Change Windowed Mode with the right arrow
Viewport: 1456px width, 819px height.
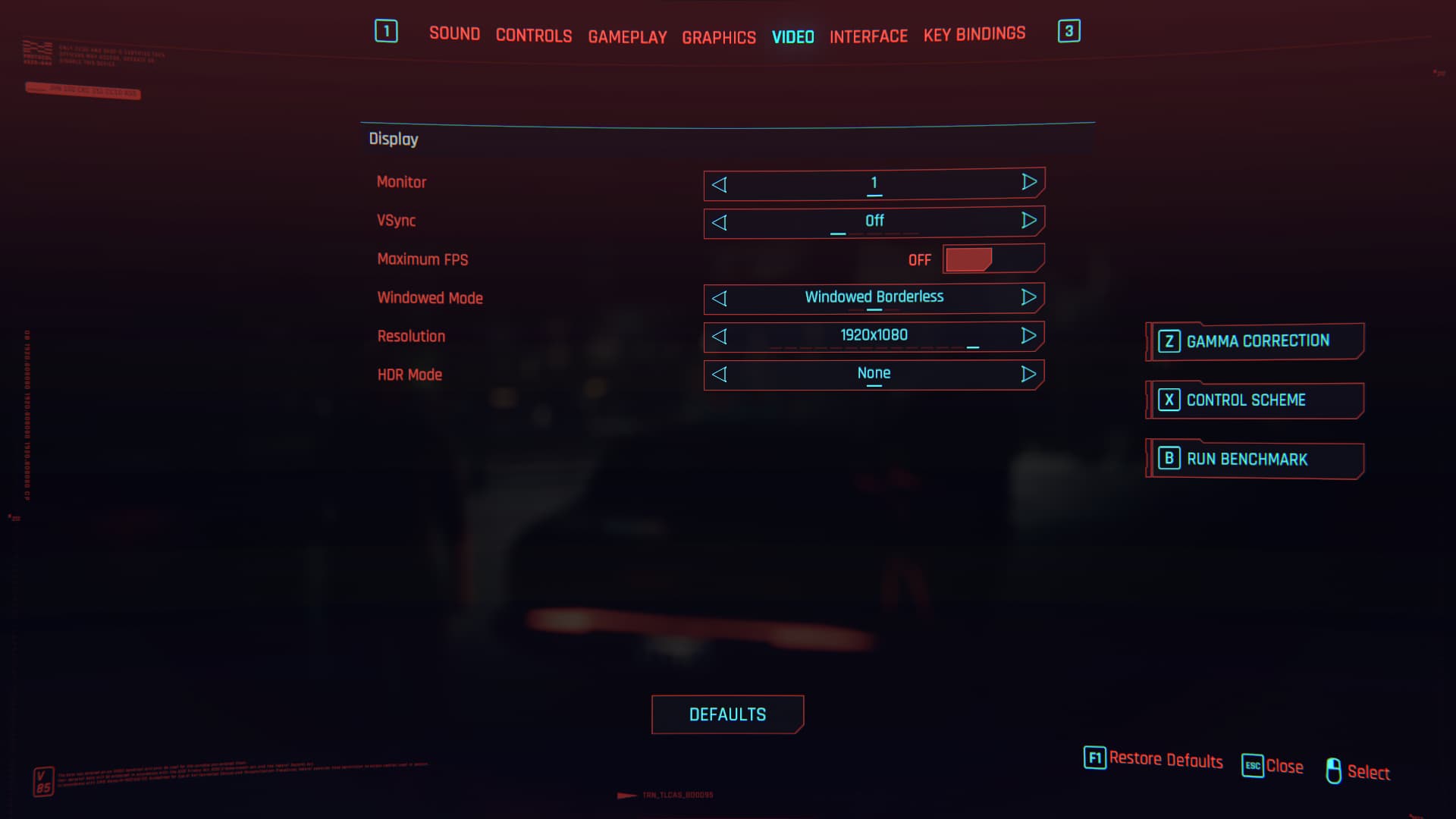tap(1028, 297)
